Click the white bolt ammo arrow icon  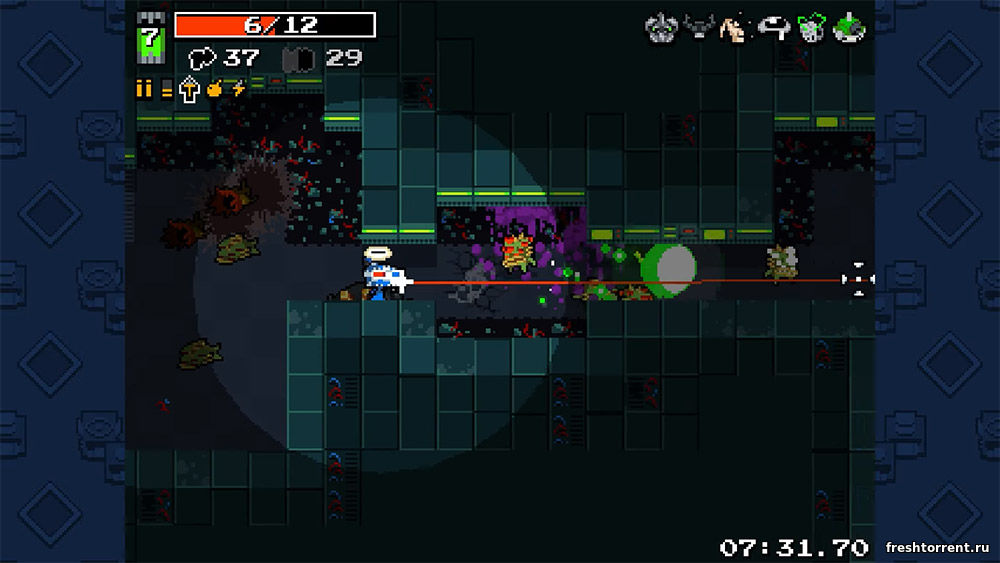(x=189, y=89)
